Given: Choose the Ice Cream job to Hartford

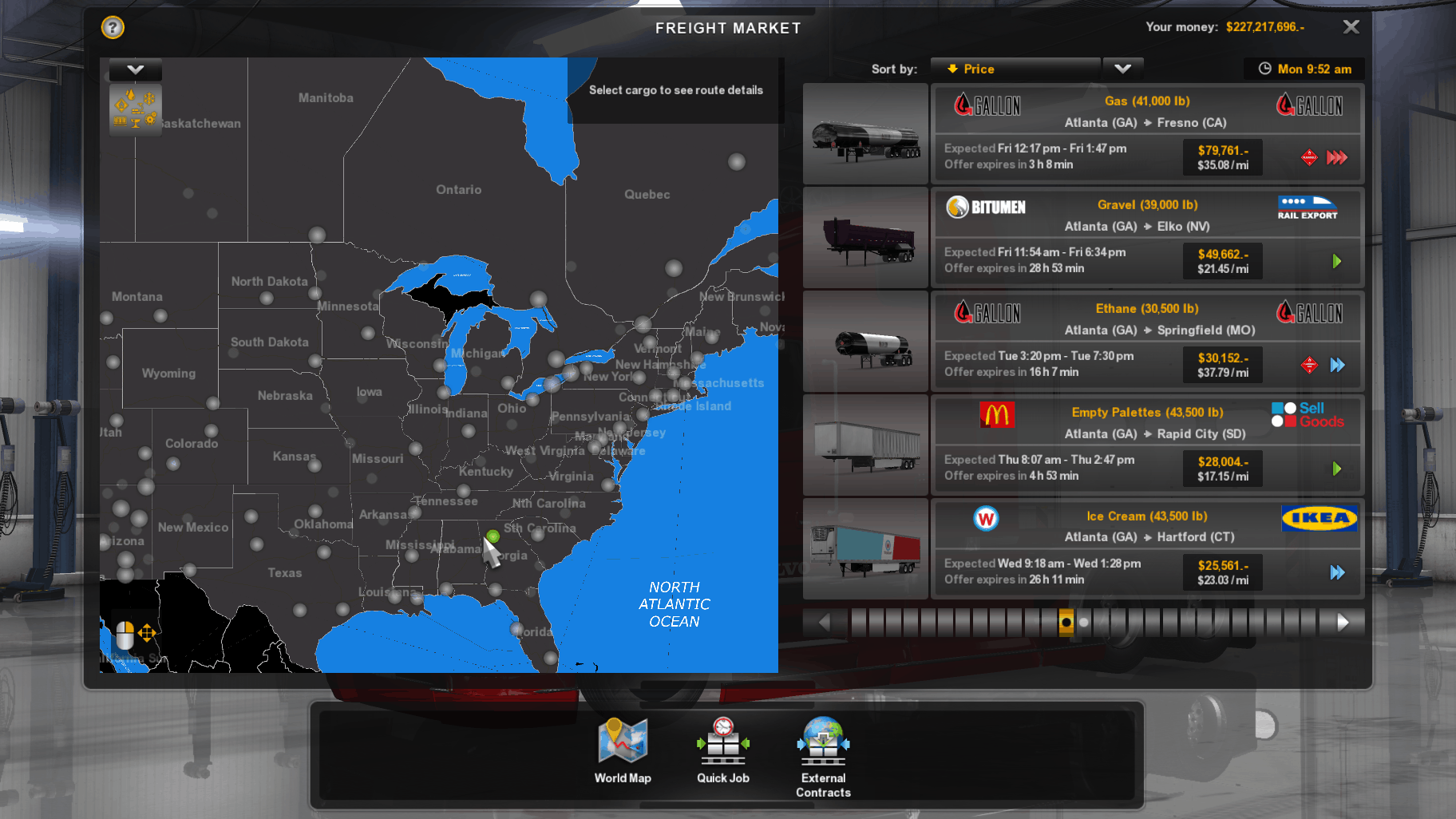Looking at the screenshot, I should point(1146,548).
